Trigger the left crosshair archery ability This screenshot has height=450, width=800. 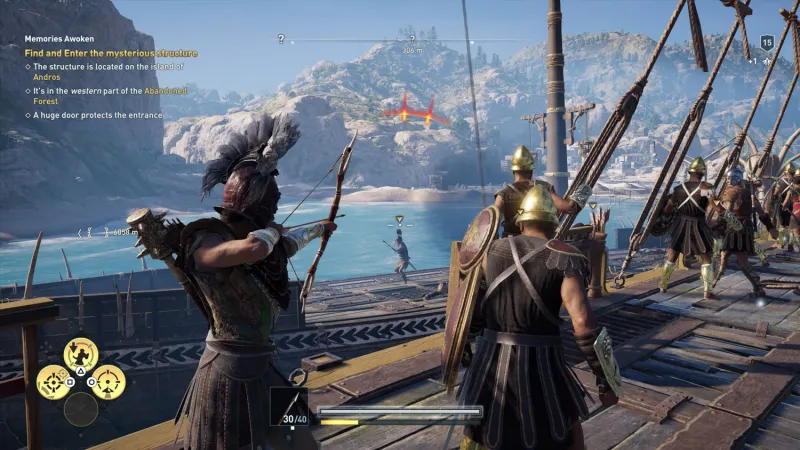(x=53, y=381)
